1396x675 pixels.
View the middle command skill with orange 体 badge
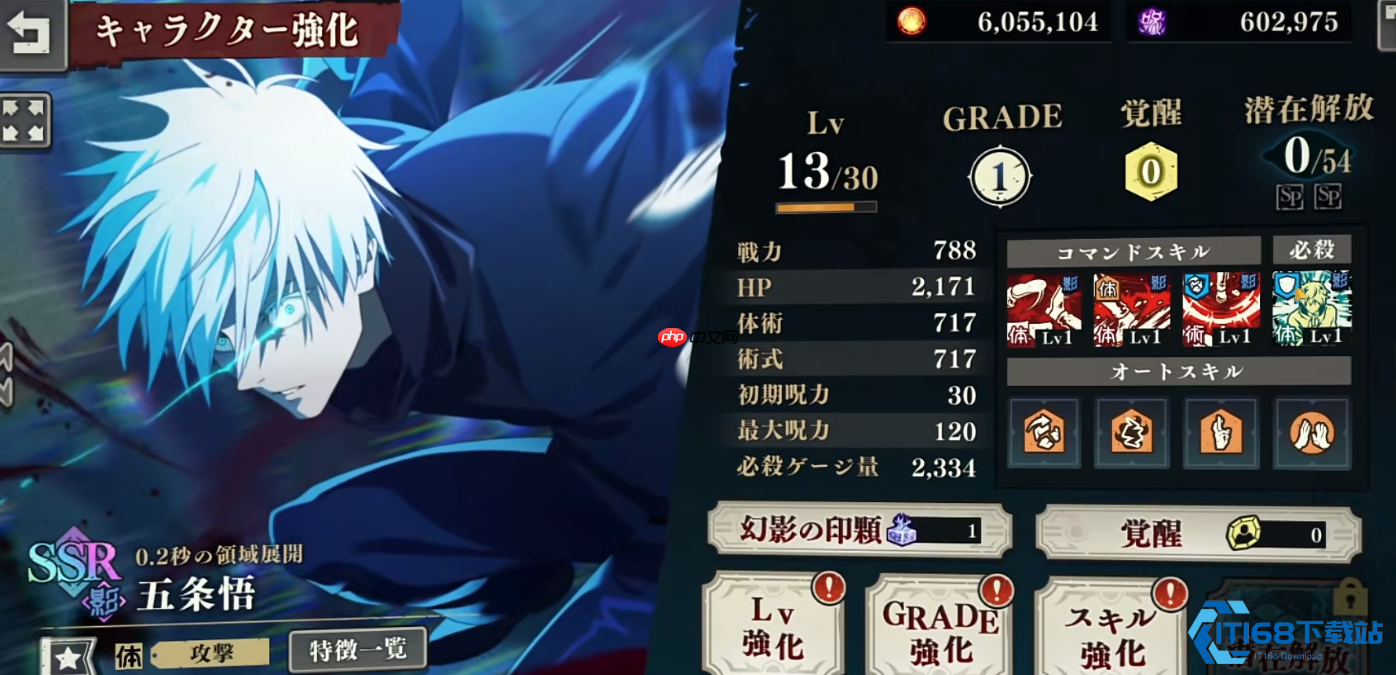tap(1131, 309)
